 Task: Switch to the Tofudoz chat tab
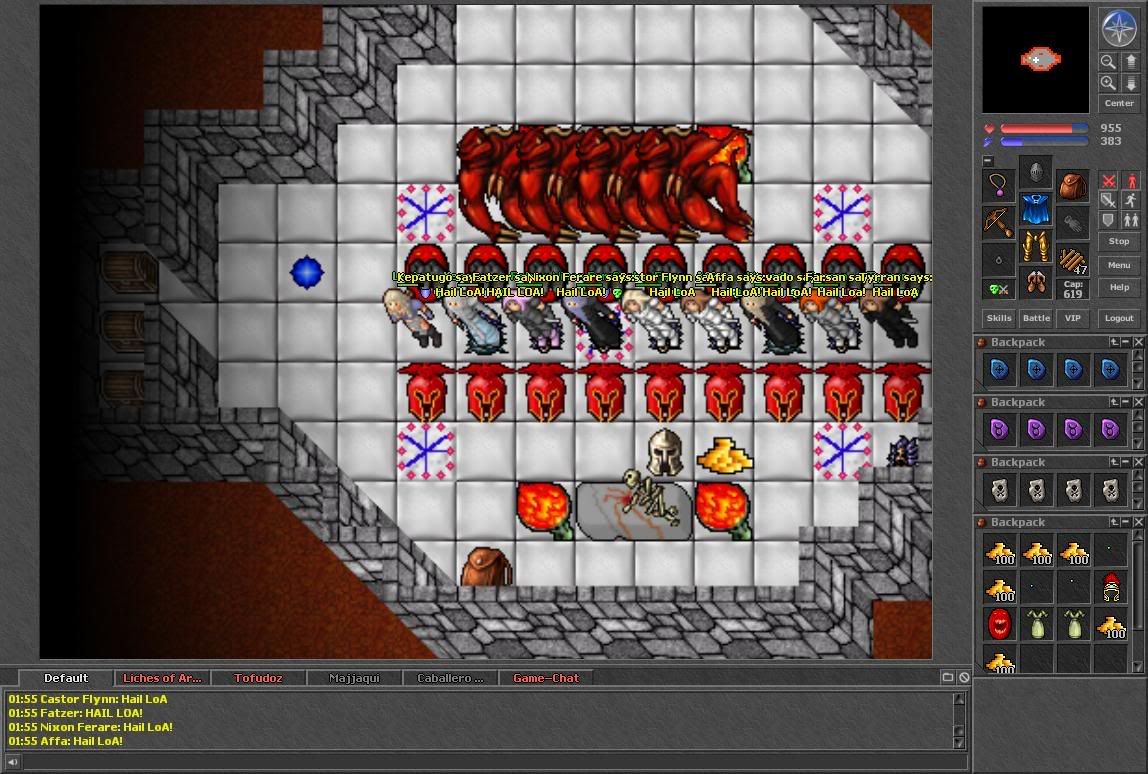[x=258, y=678]
